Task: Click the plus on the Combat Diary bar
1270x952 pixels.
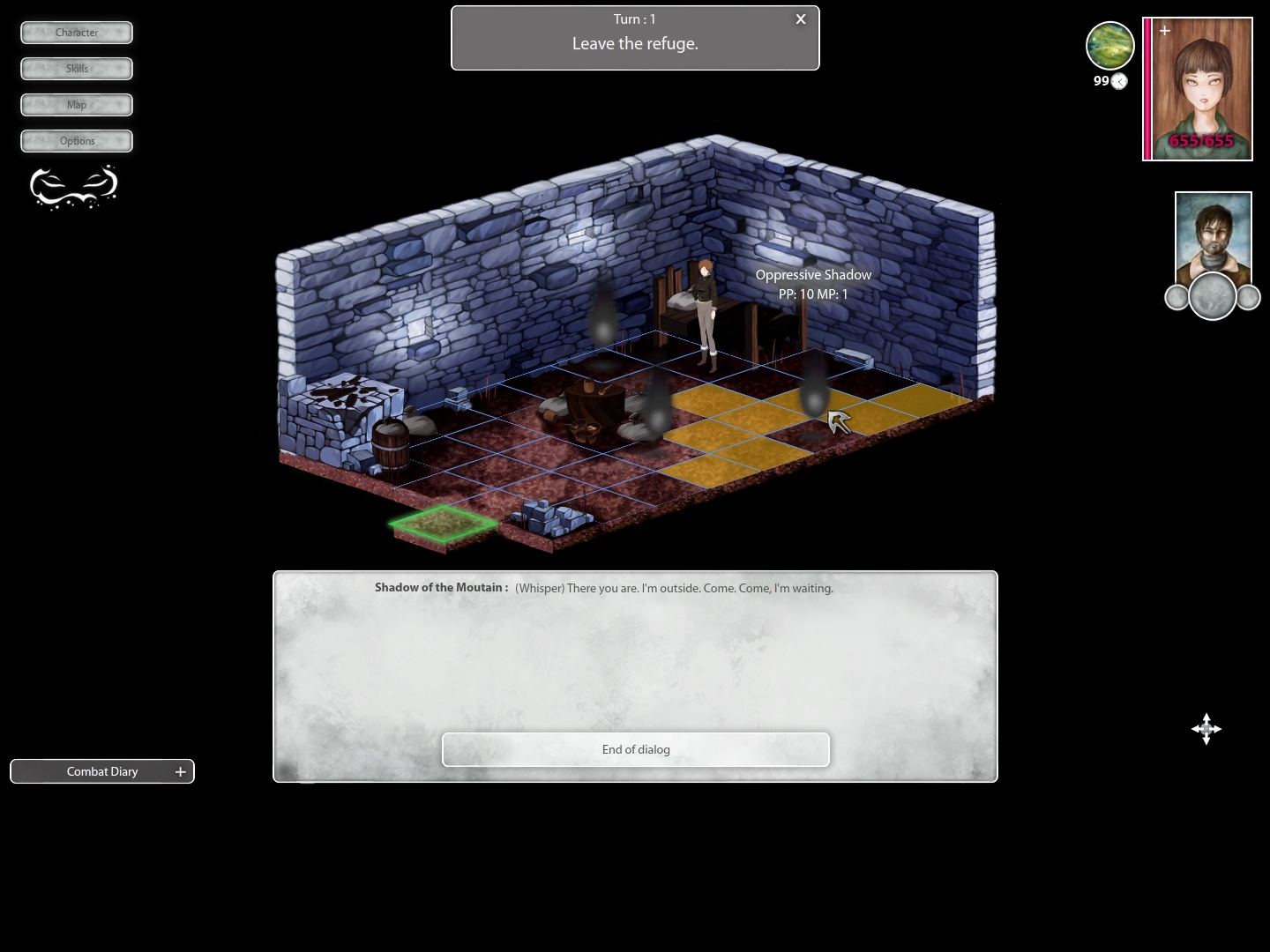Action: (180, 771)
